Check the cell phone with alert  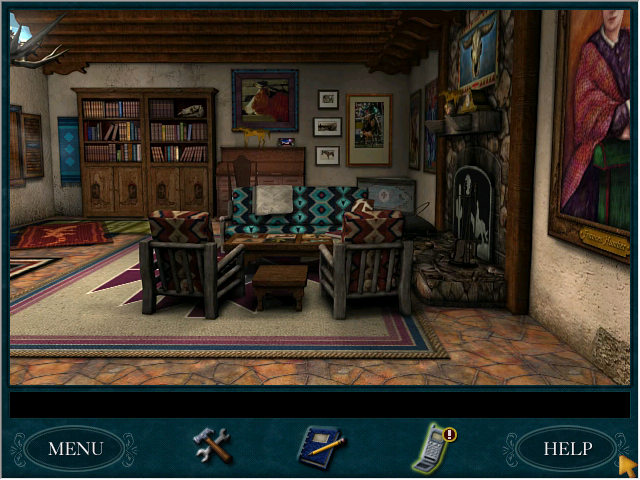point(433,447)
